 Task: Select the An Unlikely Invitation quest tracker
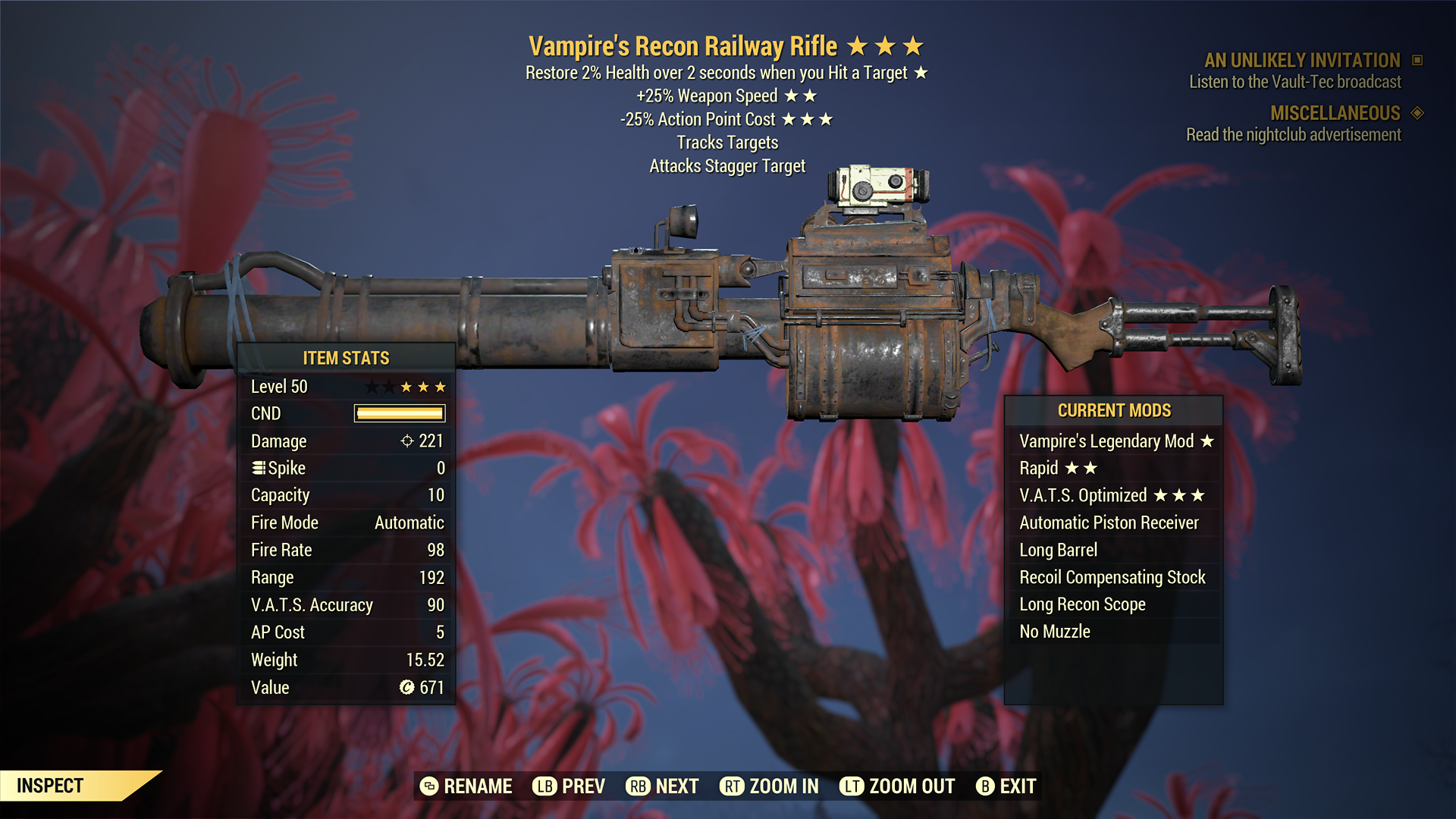point(1301,61)
